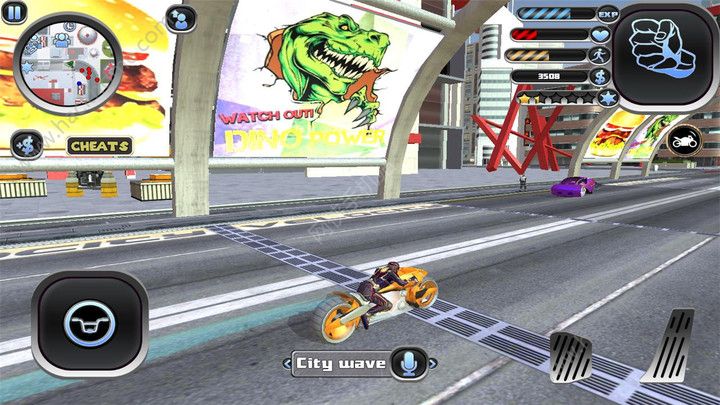
Task: Tap the police star wanted badge
Action: (x=607, y=98)
